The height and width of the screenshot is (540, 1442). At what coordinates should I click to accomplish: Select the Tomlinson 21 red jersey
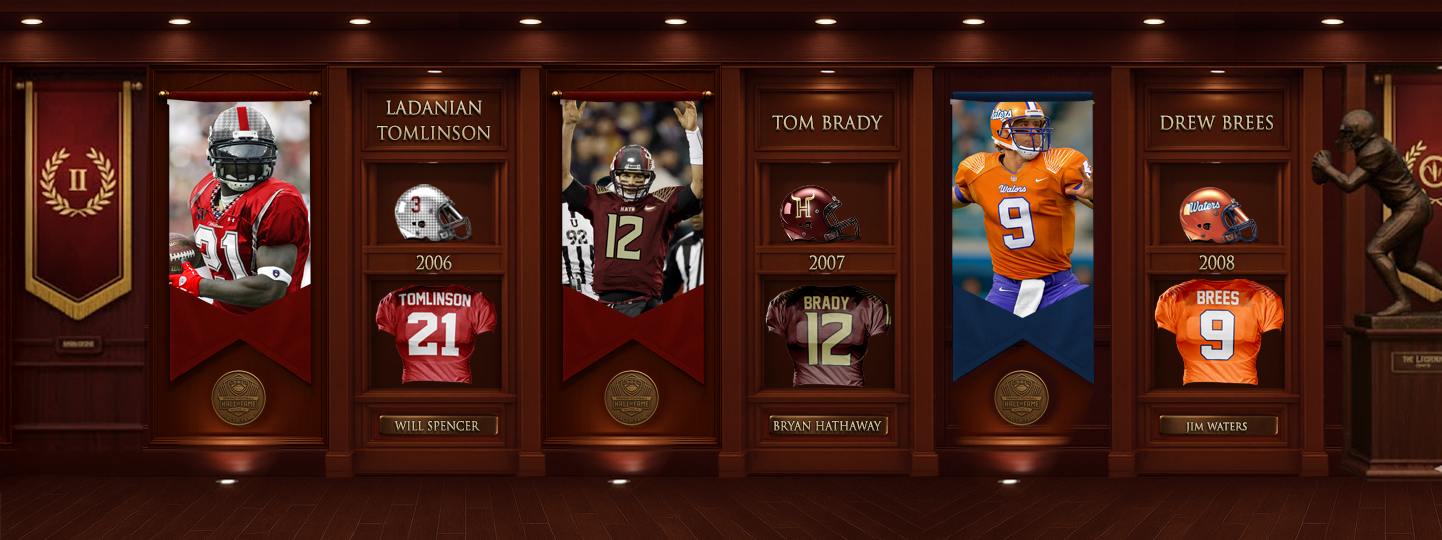click(x=435, y=334)
